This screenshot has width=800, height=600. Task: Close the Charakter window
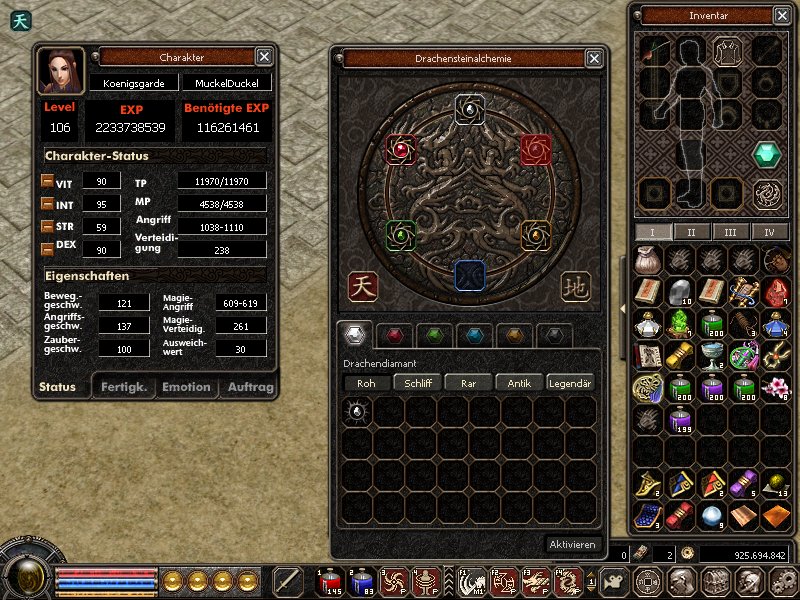264,57
